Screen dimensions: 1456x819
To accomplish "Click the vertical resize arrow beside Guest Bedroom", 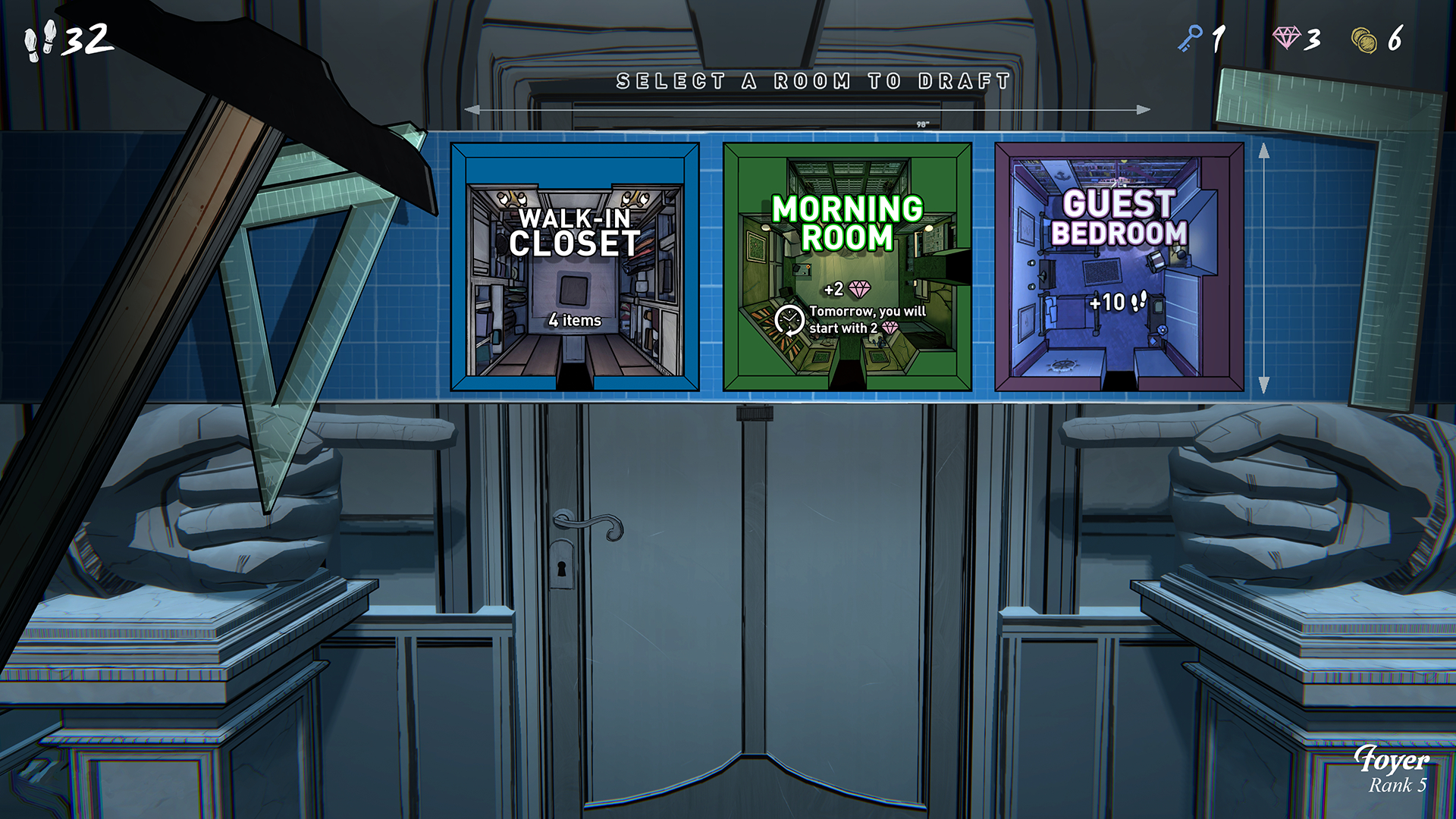I will [x=1263, y=264].
